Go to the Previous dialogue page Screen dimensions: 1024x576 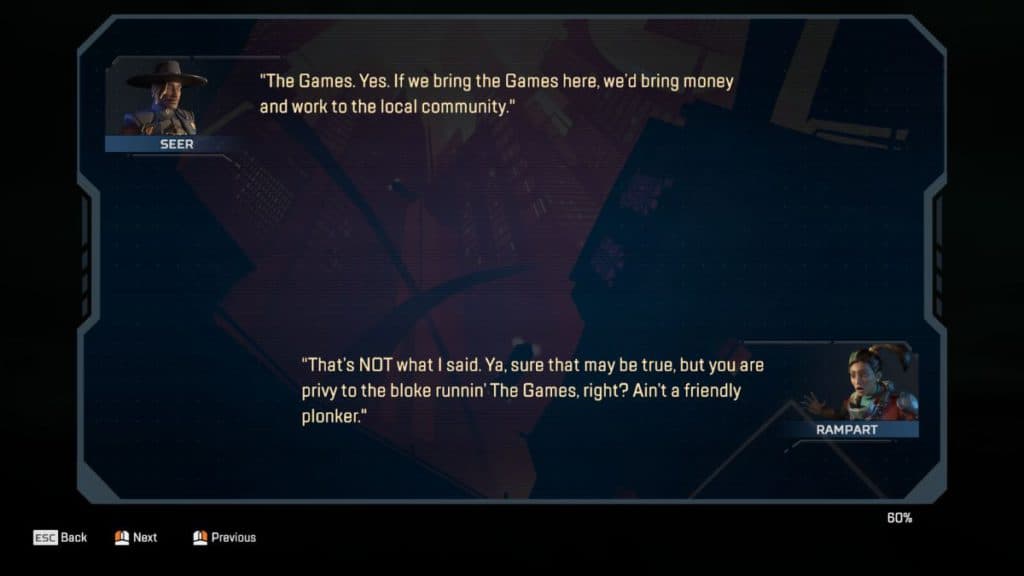click(x=224, y=537)
